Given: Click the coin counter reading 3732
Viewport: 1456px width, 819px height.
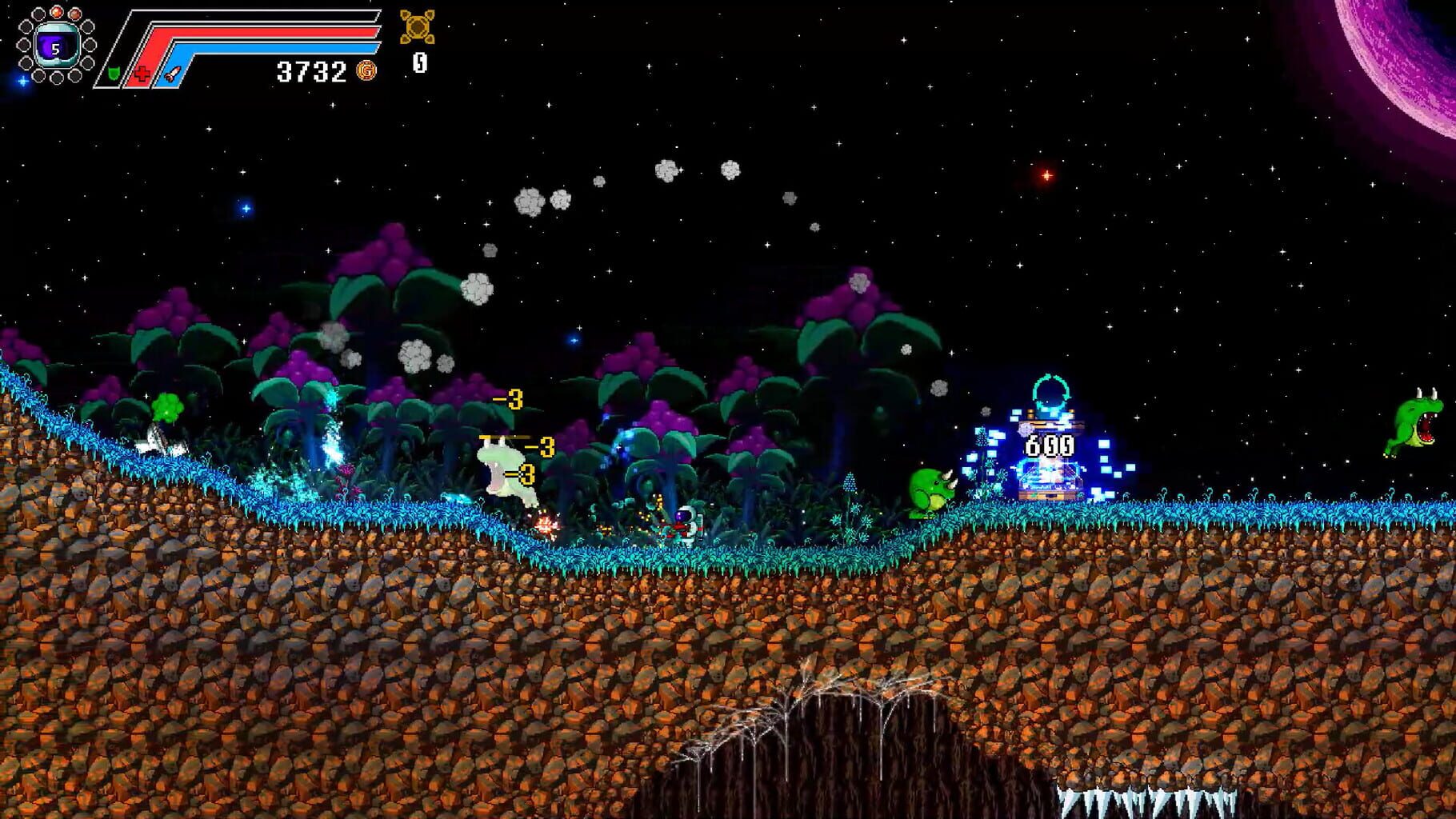Looking at the screenshot, I should coord(312,70).
